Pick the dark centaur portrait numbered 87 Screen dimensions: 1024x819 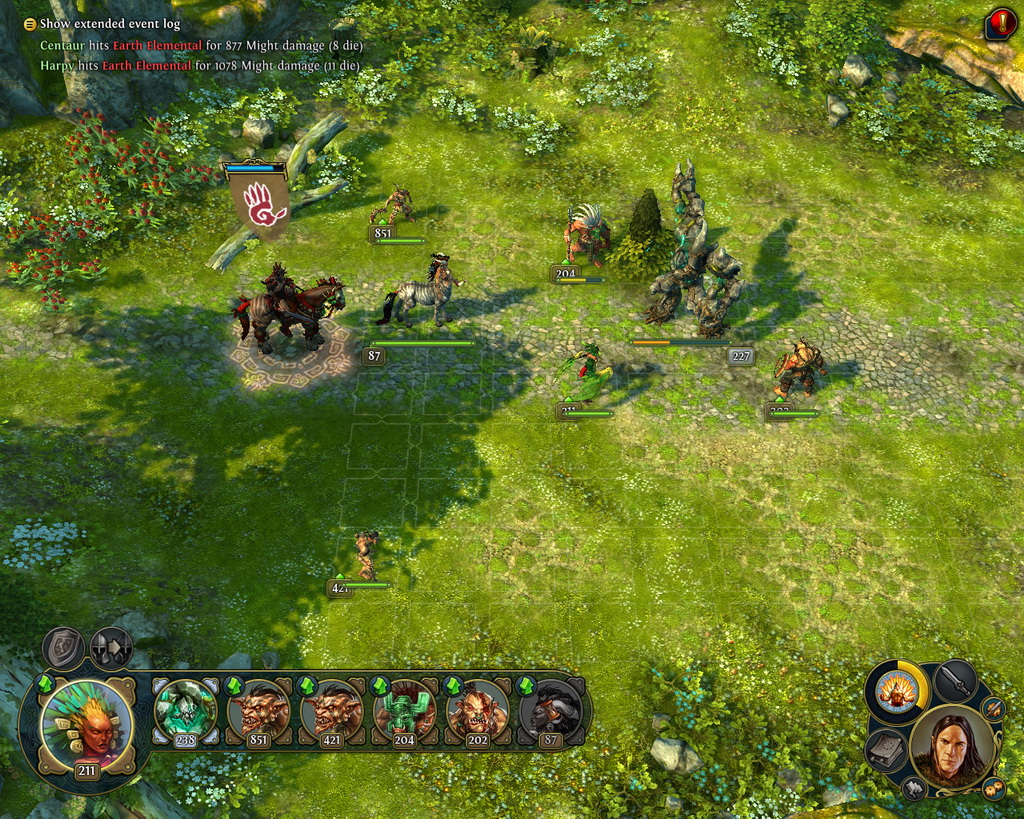[x=550, y=712]
